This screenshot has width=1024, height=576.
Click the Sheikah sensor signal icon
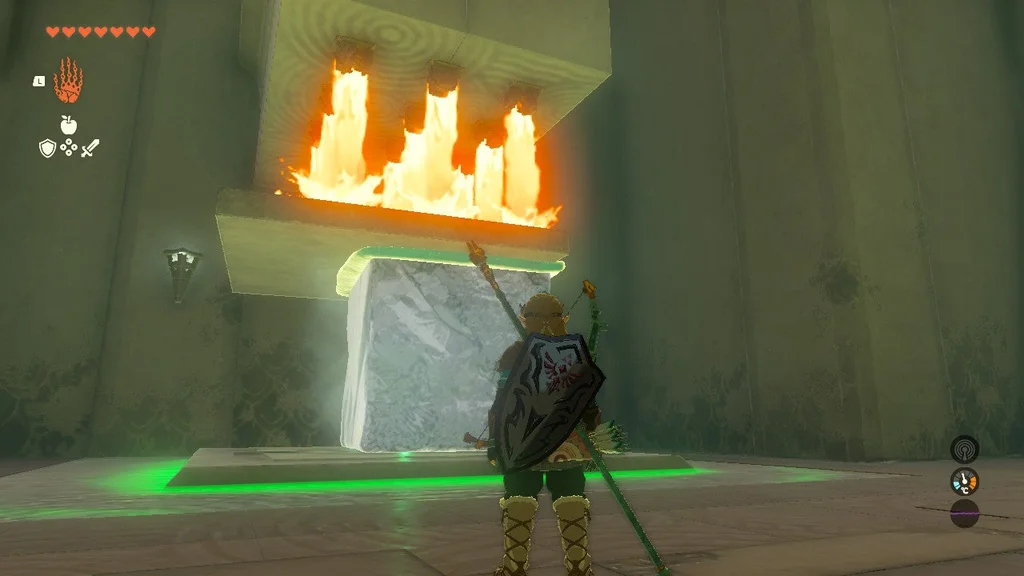click(x=964, y=448)
